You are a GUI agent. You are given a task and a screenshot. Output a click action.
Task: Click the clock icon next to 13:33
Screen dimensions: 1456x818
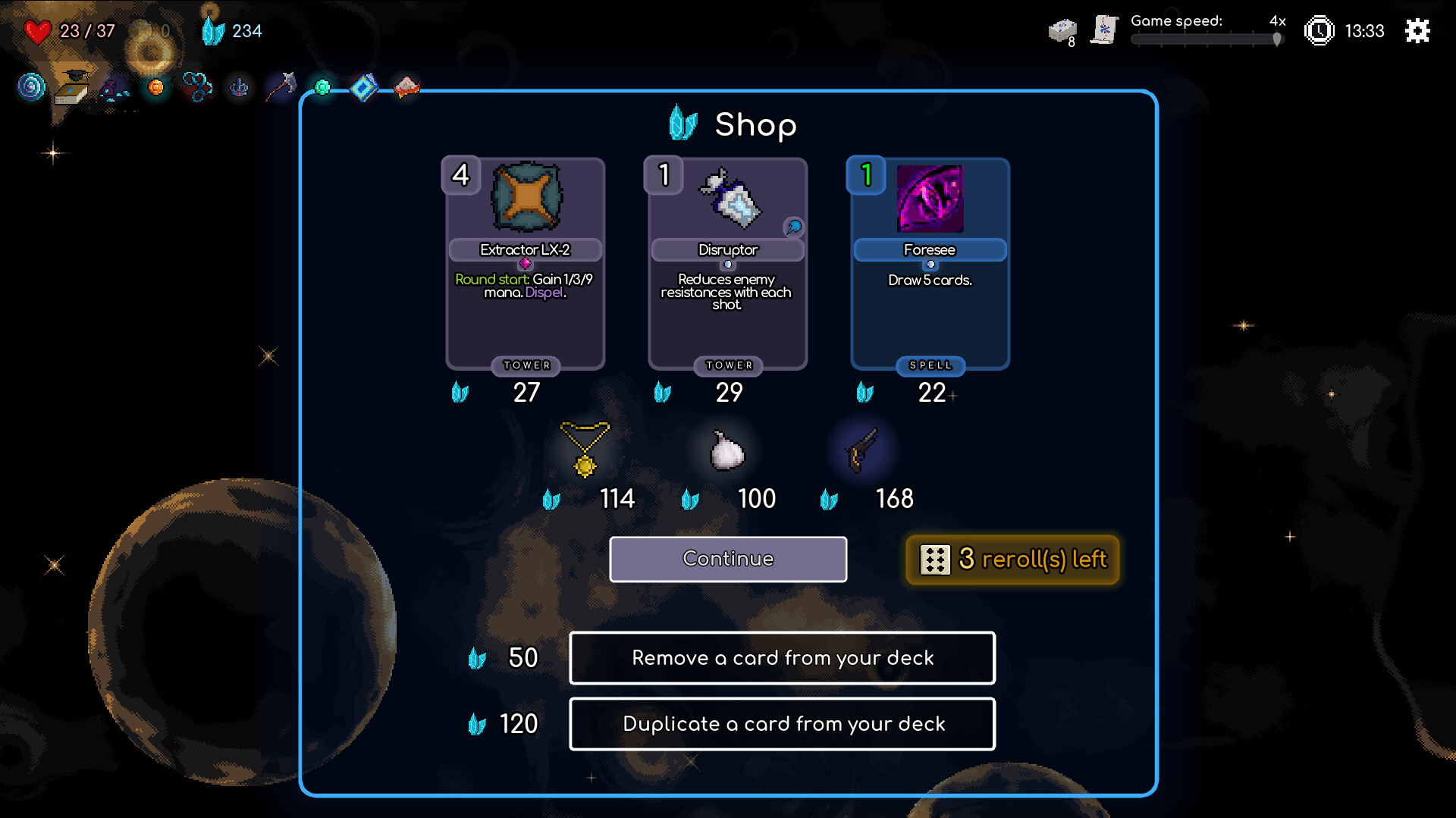coord(1318,31)
